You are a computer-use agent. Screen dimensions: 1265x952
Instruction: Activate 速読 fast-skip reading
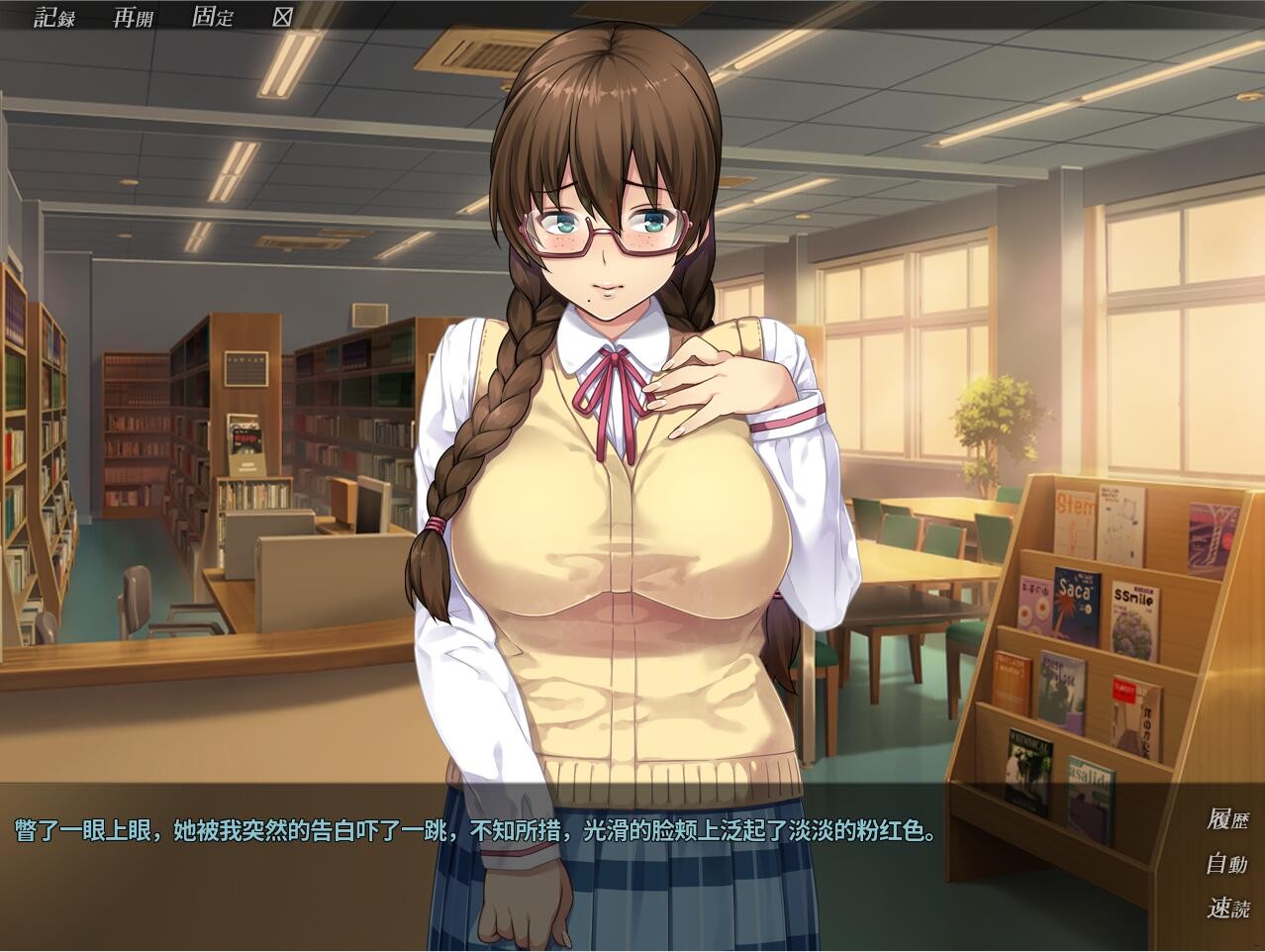(1226, 908)
